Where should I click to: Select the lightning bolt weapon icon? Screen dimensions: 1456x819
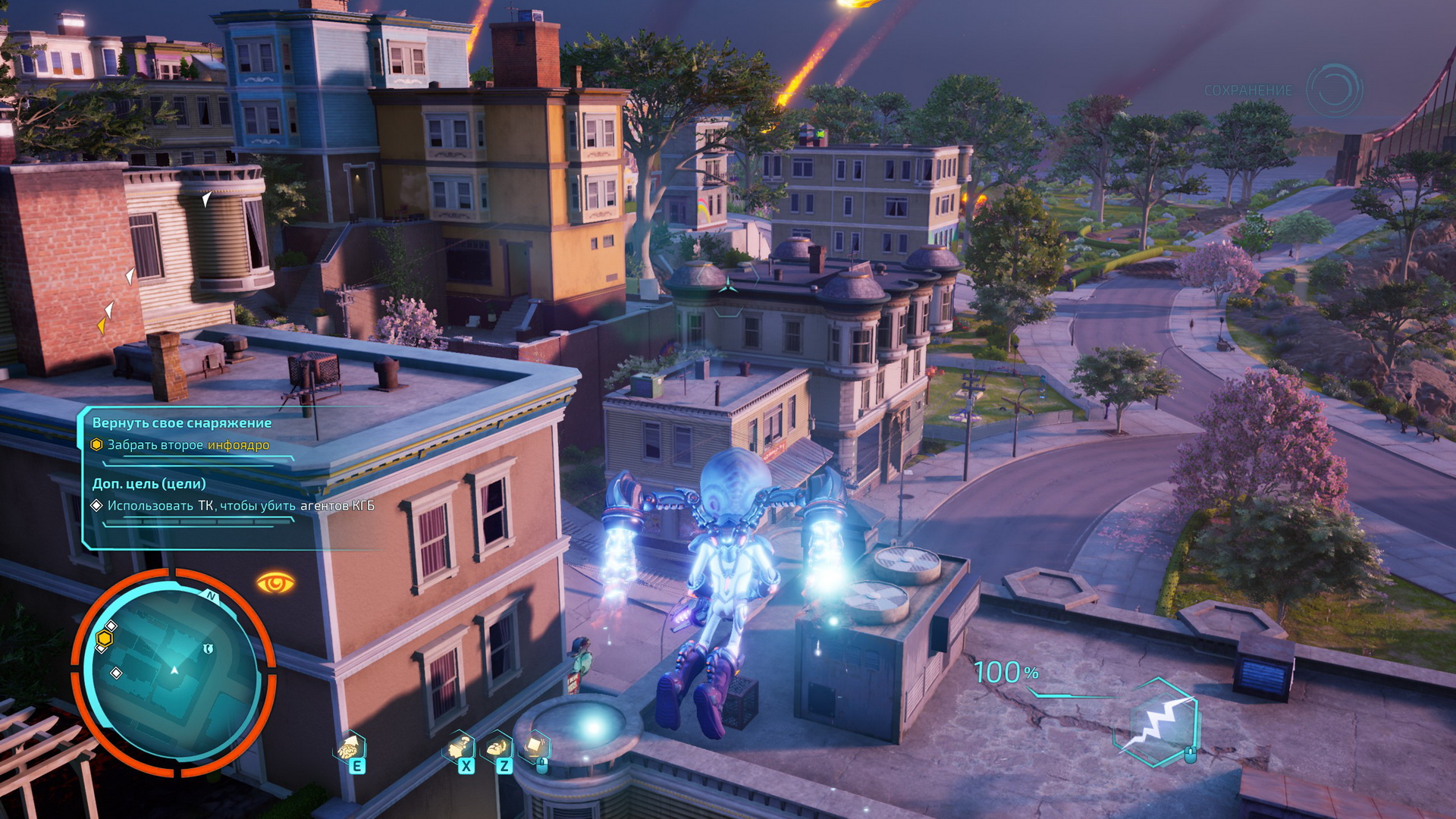coord(1158,723)
